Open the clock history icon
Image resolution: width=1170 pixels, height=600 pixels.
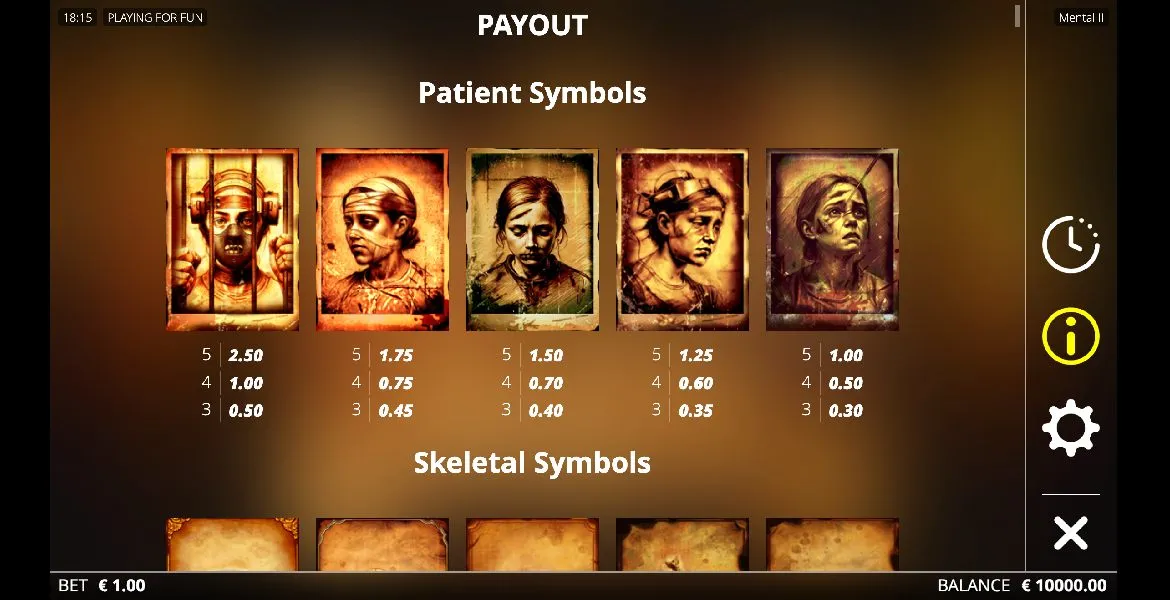click(x=1070, y=244)
